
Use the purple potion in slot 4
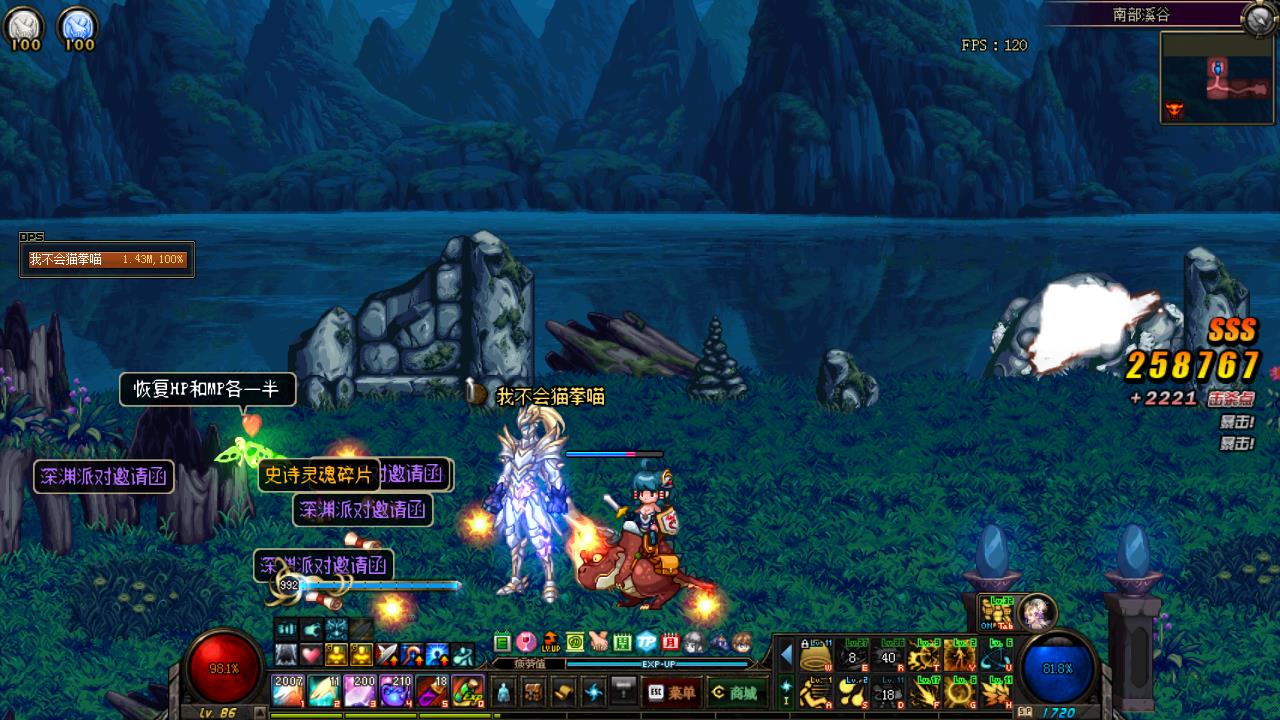tap(396, 691)
